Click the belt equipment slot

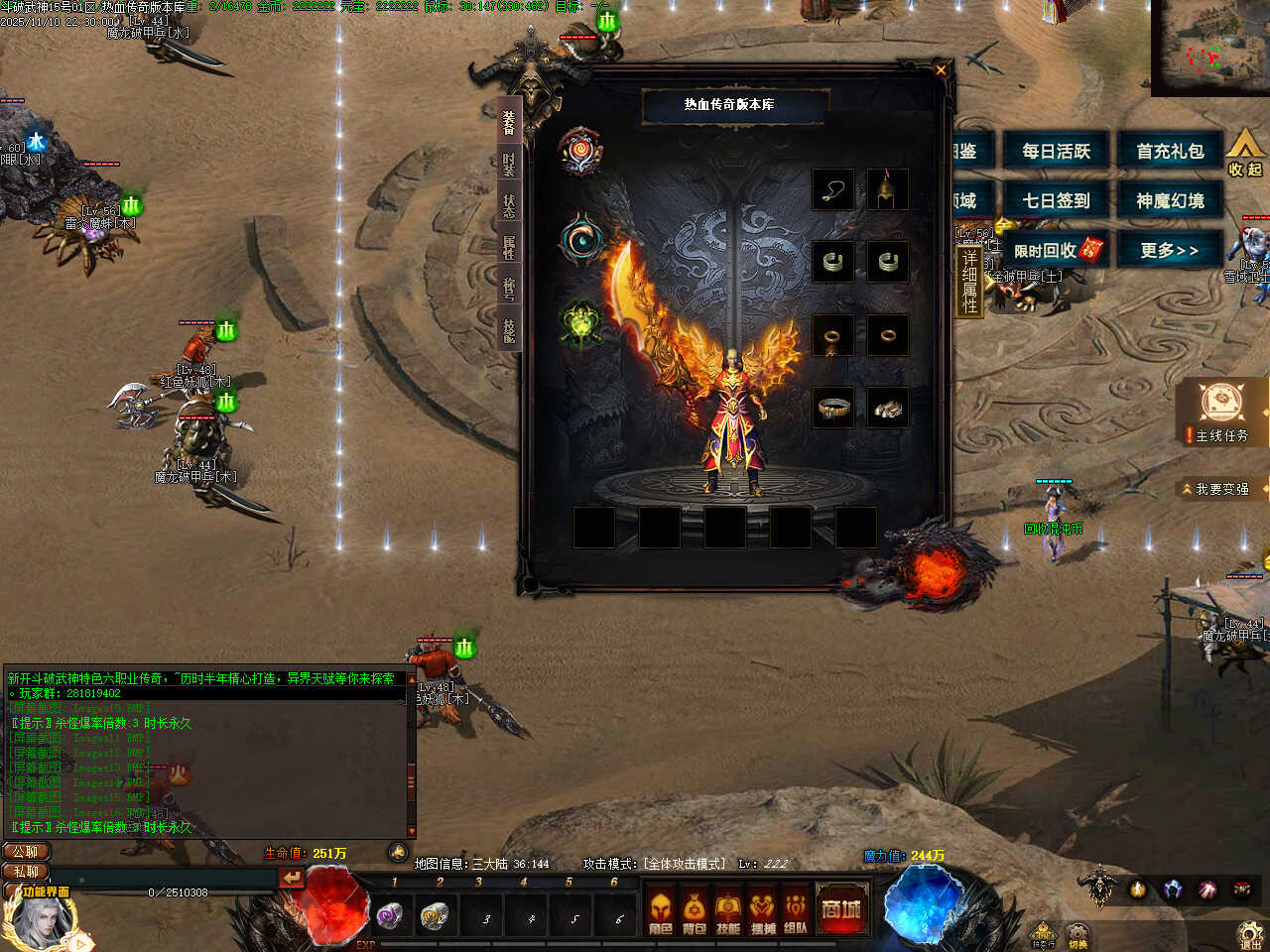pyautogui.click(x=833, y=407)
